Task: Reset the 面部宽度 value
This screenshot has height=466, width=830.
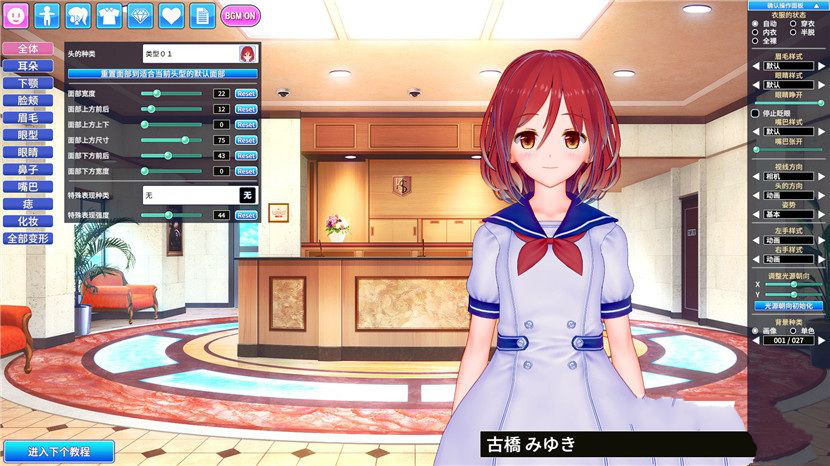Action: pos(246,93)
